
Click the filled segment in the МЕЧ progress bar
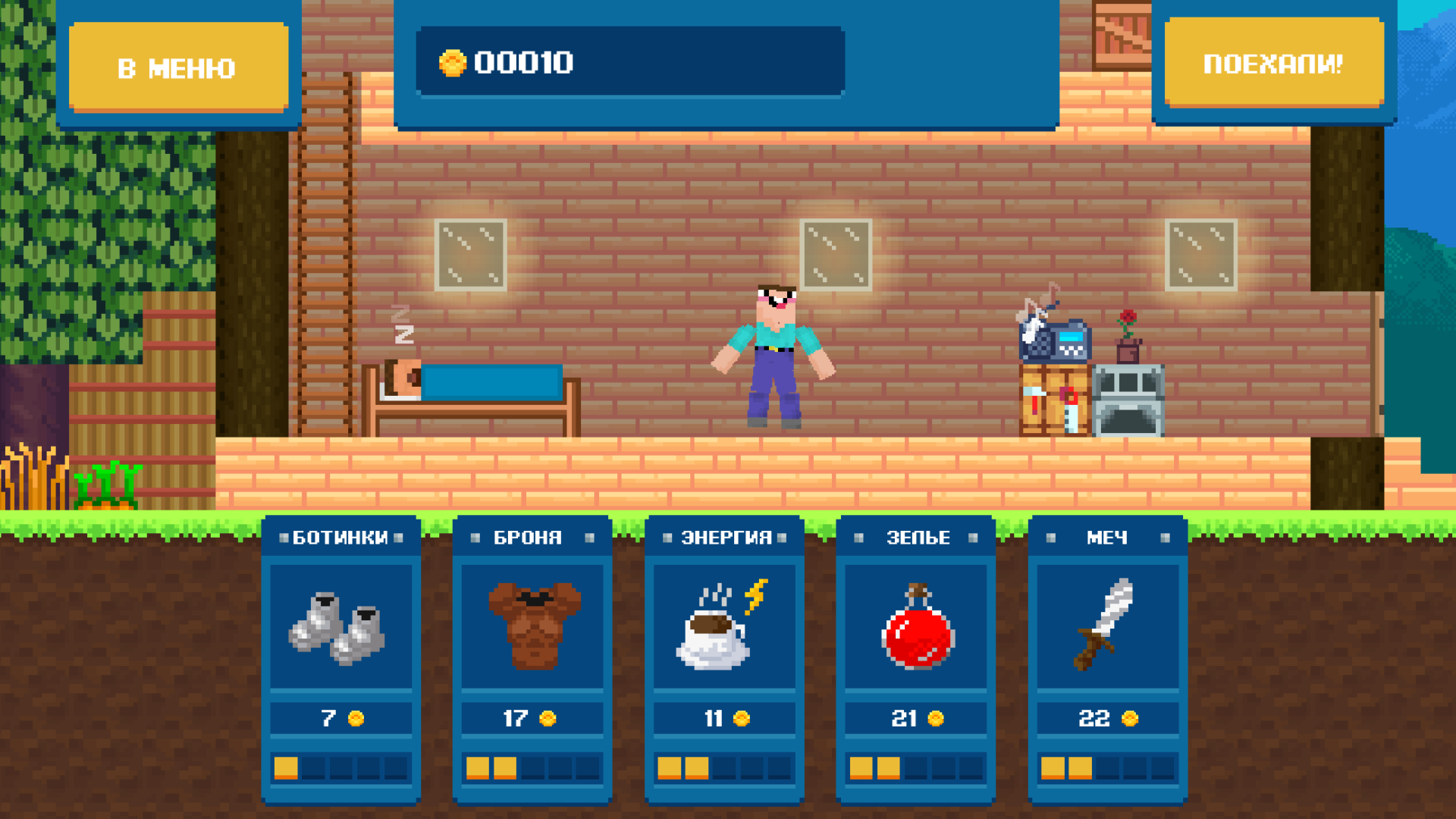[1051, 769]
